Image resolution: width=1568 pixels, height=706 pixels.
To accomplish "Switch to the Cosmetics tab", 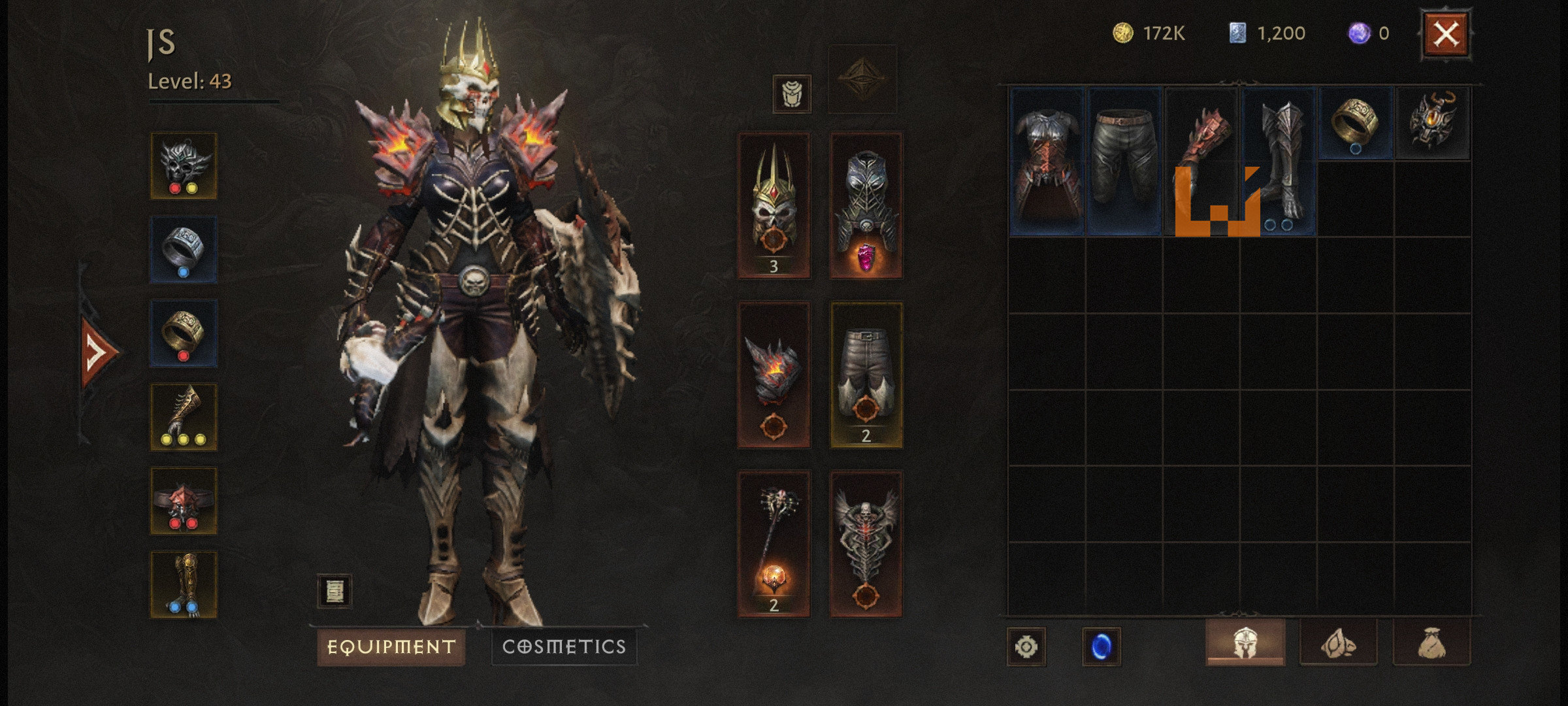I will point(564,647).
